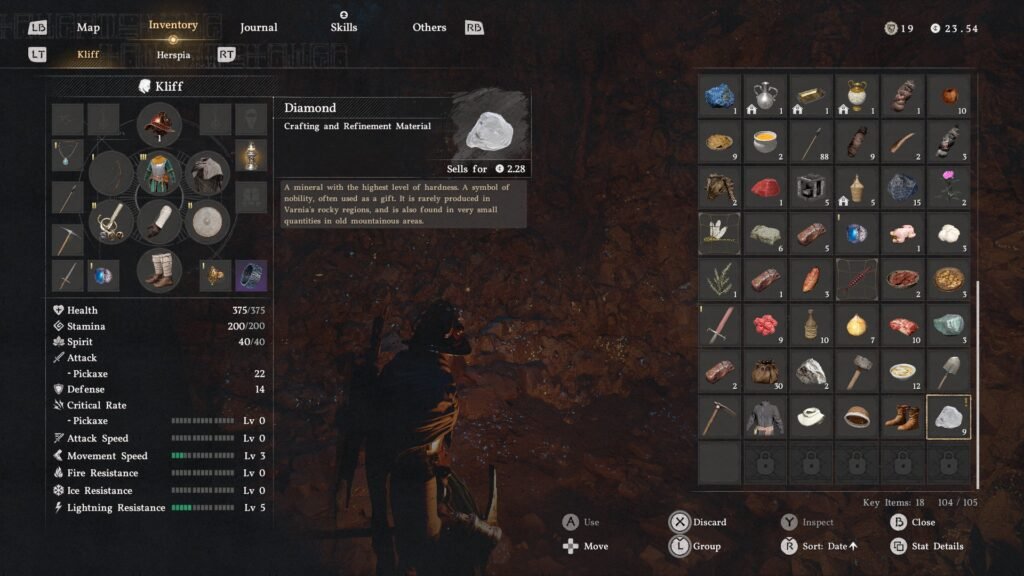
Task: Click the equipped lantern slot
Action: [x=250, y=156]
